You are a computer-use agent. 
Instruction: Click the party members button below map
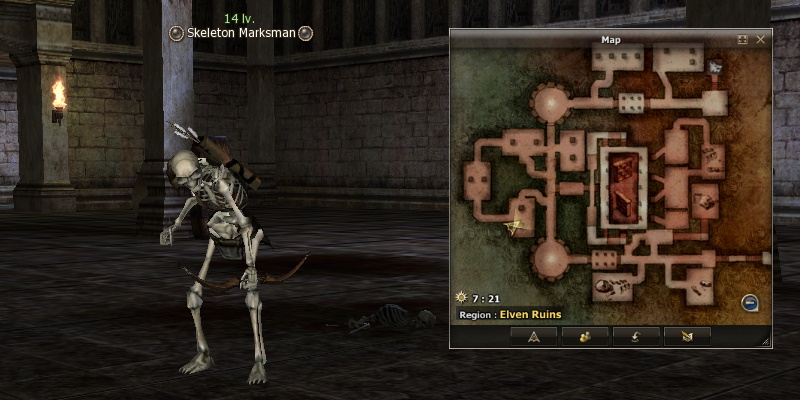pos(585,336)
